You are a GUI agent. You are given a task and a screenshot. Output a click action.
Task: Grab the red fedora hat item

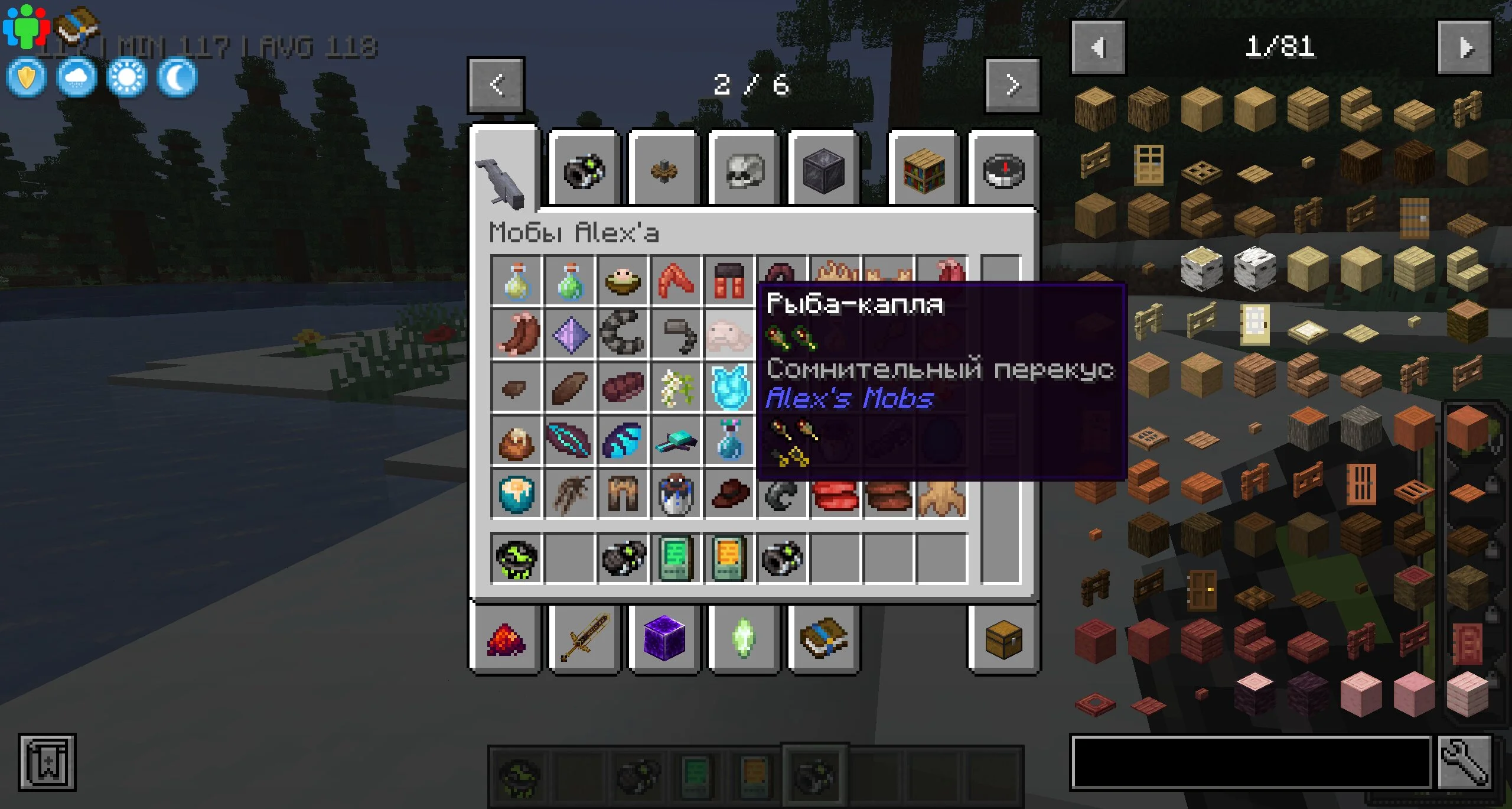click(729, 494)
